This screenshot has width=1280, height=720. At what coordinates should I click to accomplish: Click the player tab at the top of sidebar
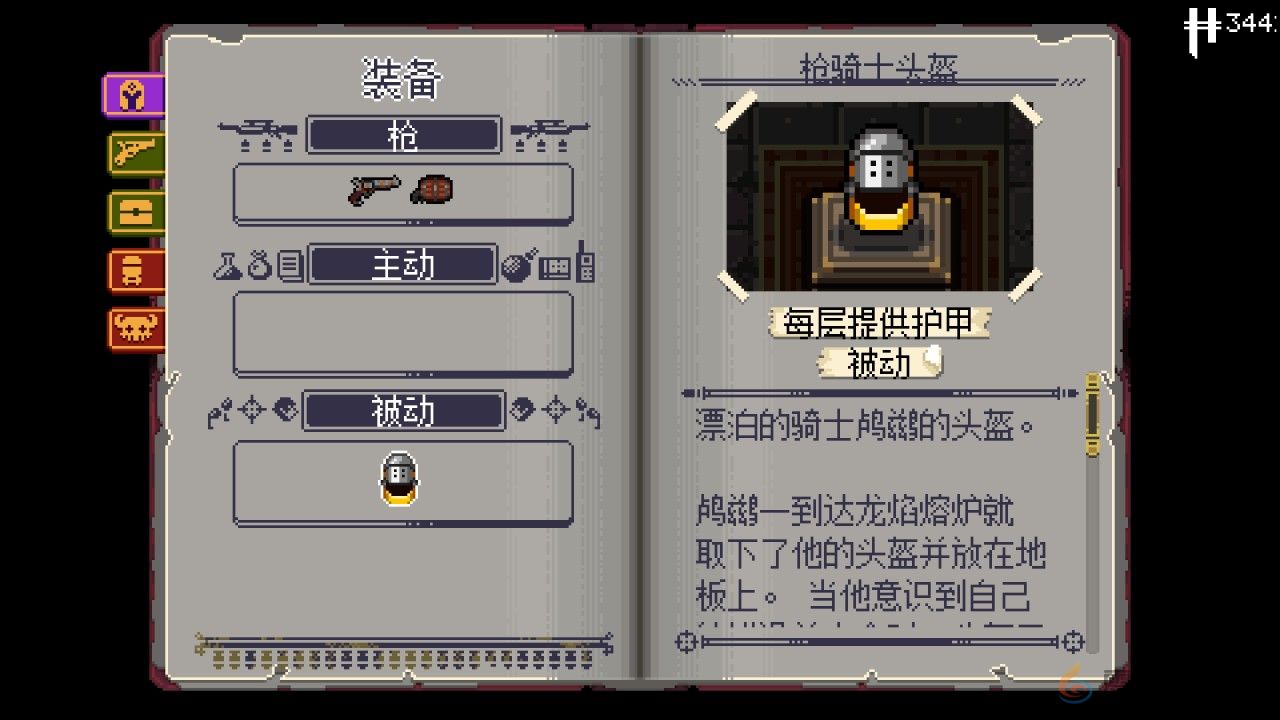(134, 96)
